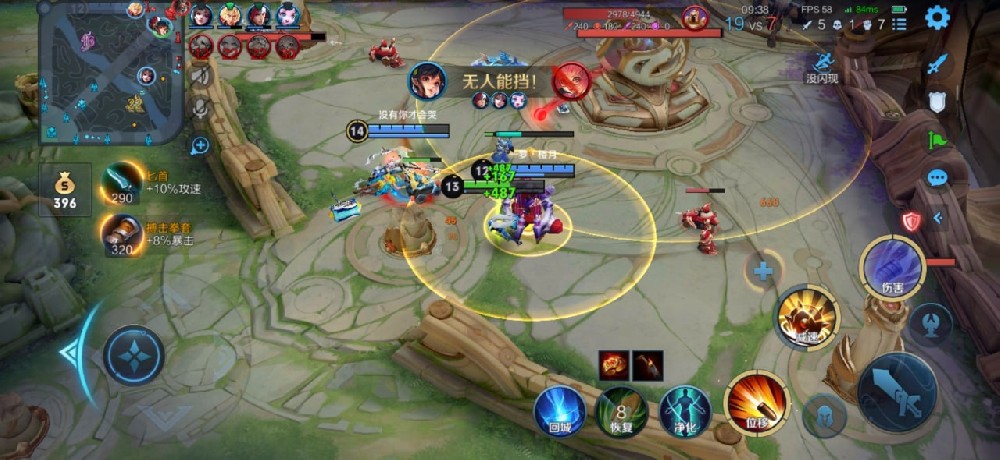Activate the 回城 recall spell

point(559,411)
